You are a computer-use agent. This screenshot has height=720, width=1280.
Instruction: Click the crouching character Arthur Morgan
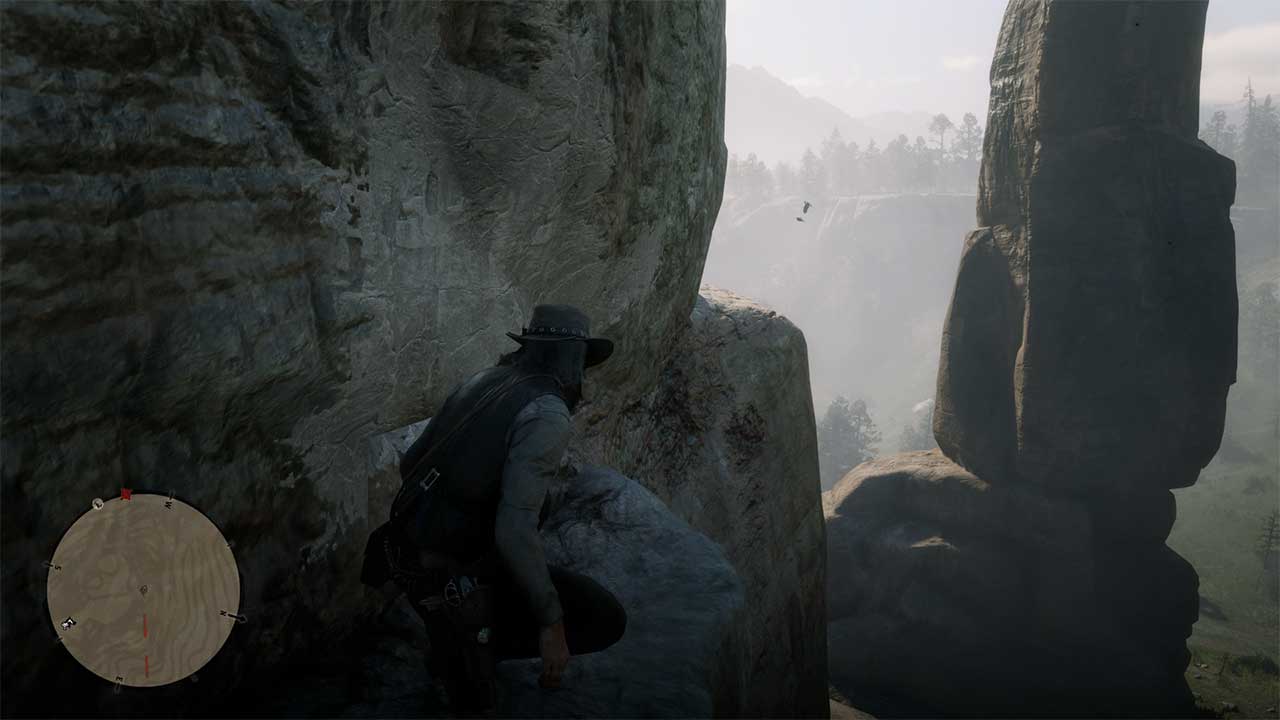[500, 480]
